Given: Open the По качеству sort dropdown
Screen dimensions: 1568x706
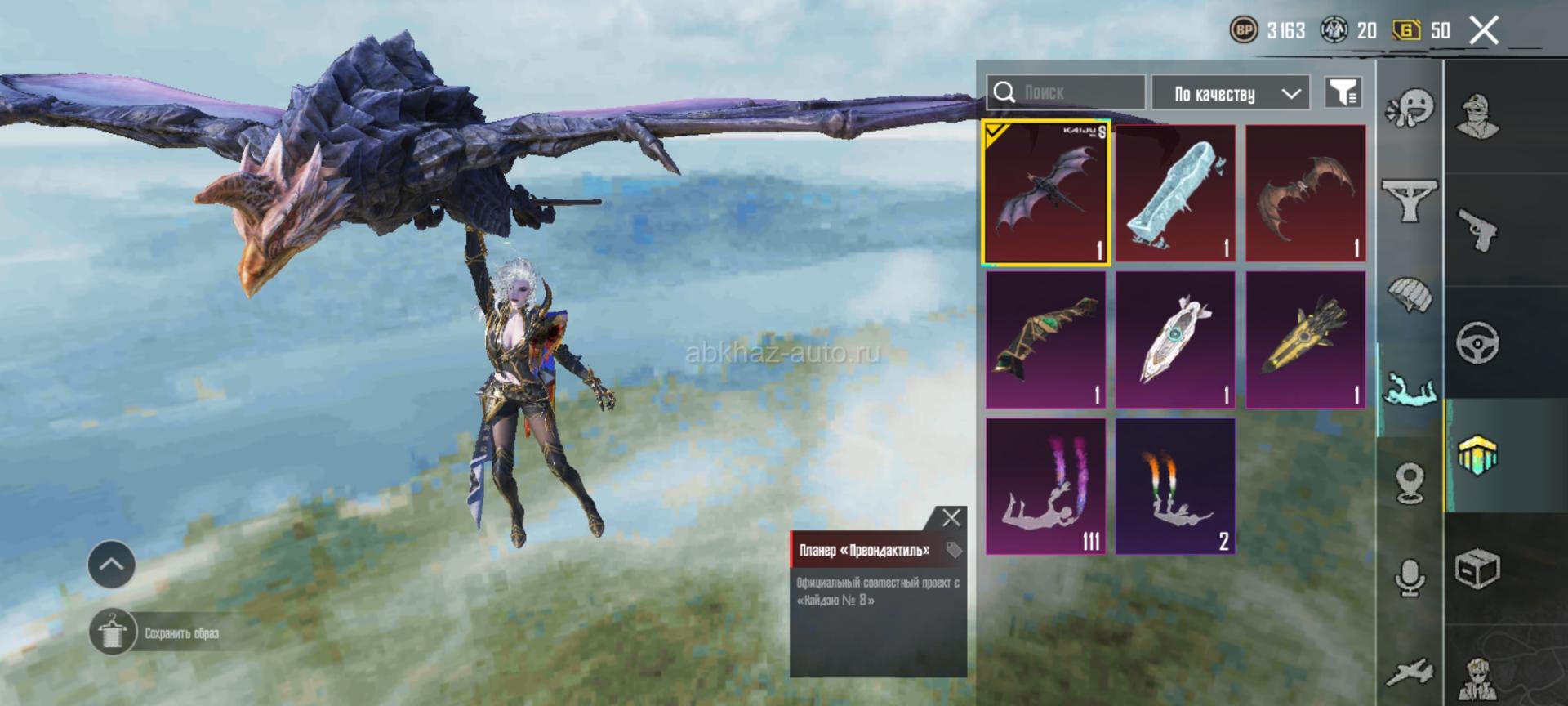Looking at the screenshot, I should (1230, 93).
